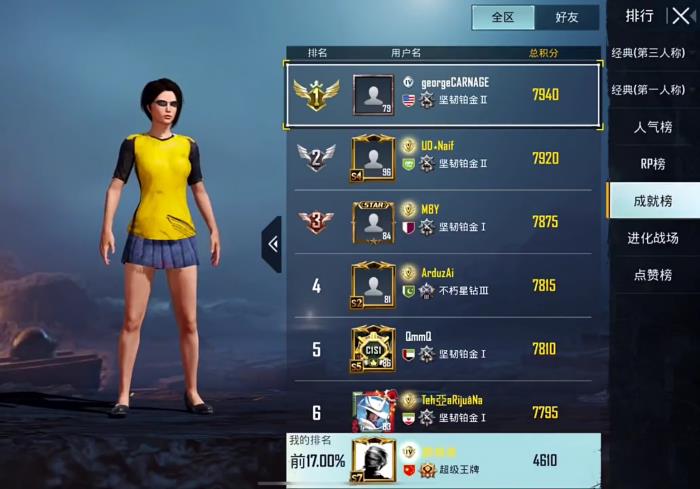Select the ArduzAi ranking row
This screenshot has width=700, height=489.
(x=443, y=286)
